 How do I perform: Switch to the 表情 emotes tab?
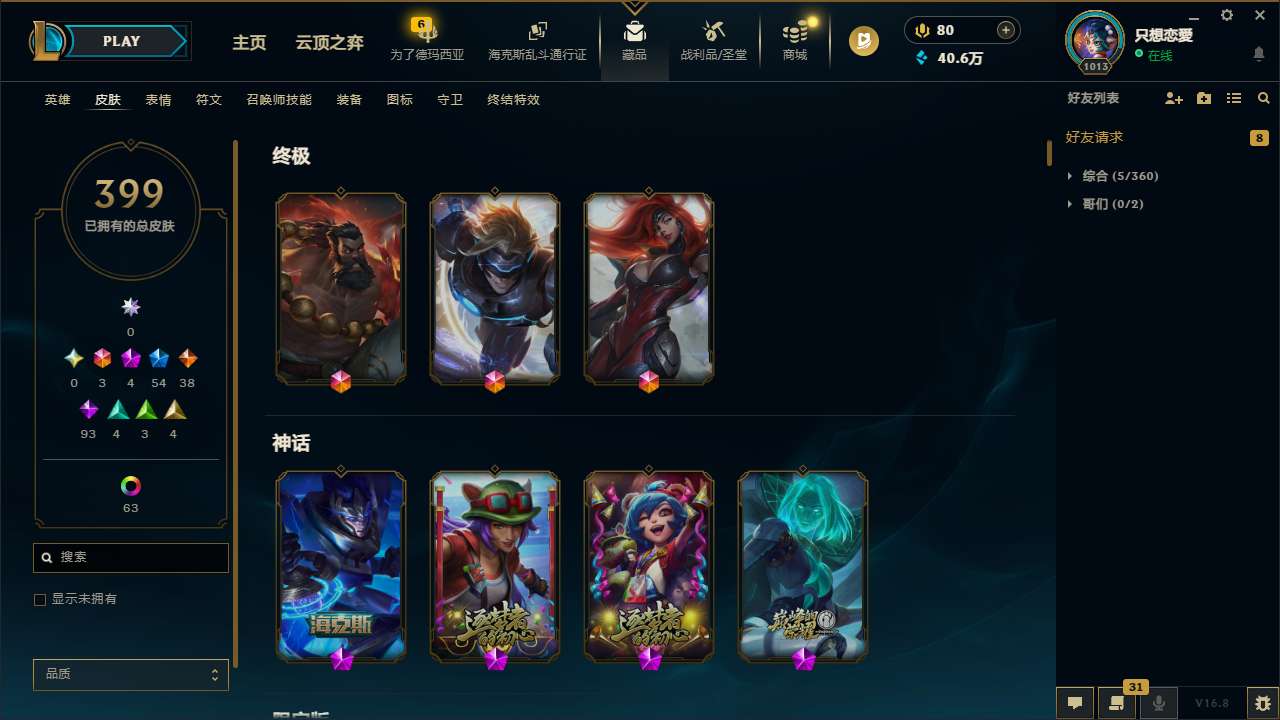point(157,100)
